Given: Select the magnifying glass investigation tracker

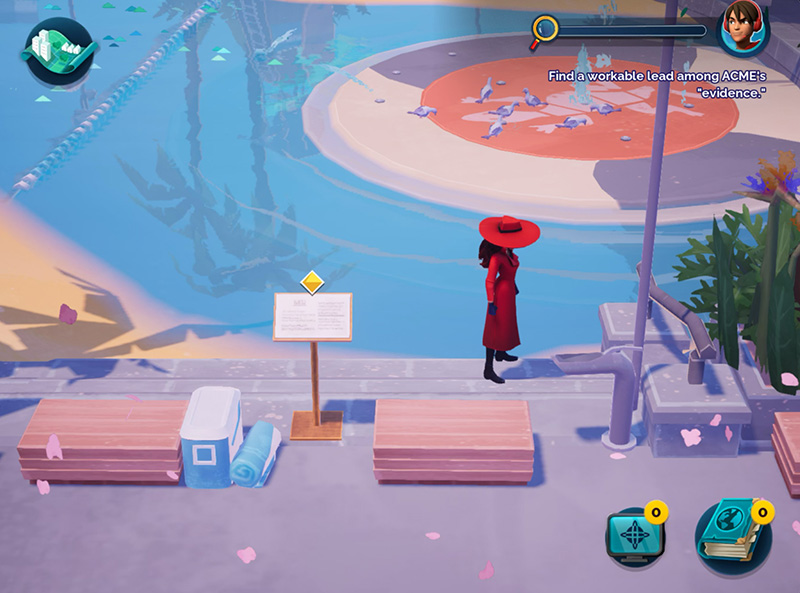Looking at the screenshot, I should coord(545,30).
